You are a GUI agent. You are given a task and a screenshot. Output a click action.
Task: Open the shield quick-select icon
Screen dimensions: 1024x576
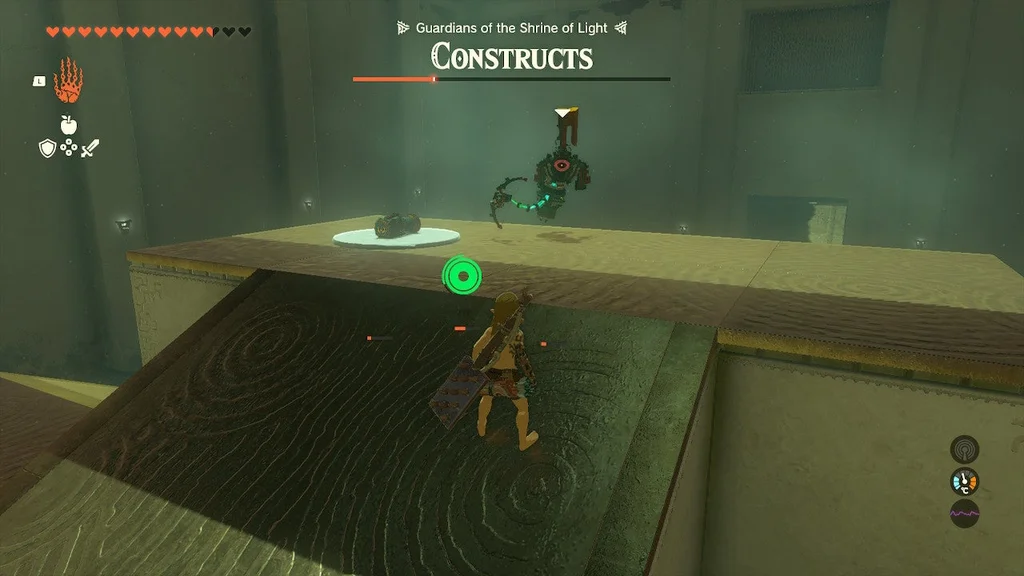47,149
